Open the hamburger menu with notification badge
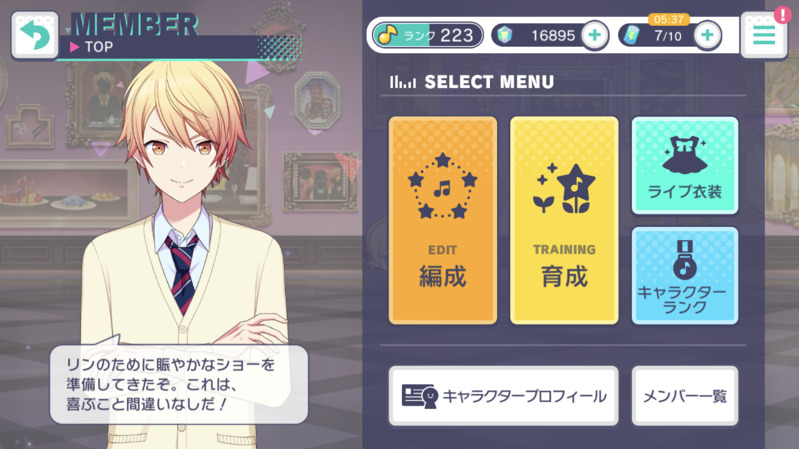 coord(764,36)
